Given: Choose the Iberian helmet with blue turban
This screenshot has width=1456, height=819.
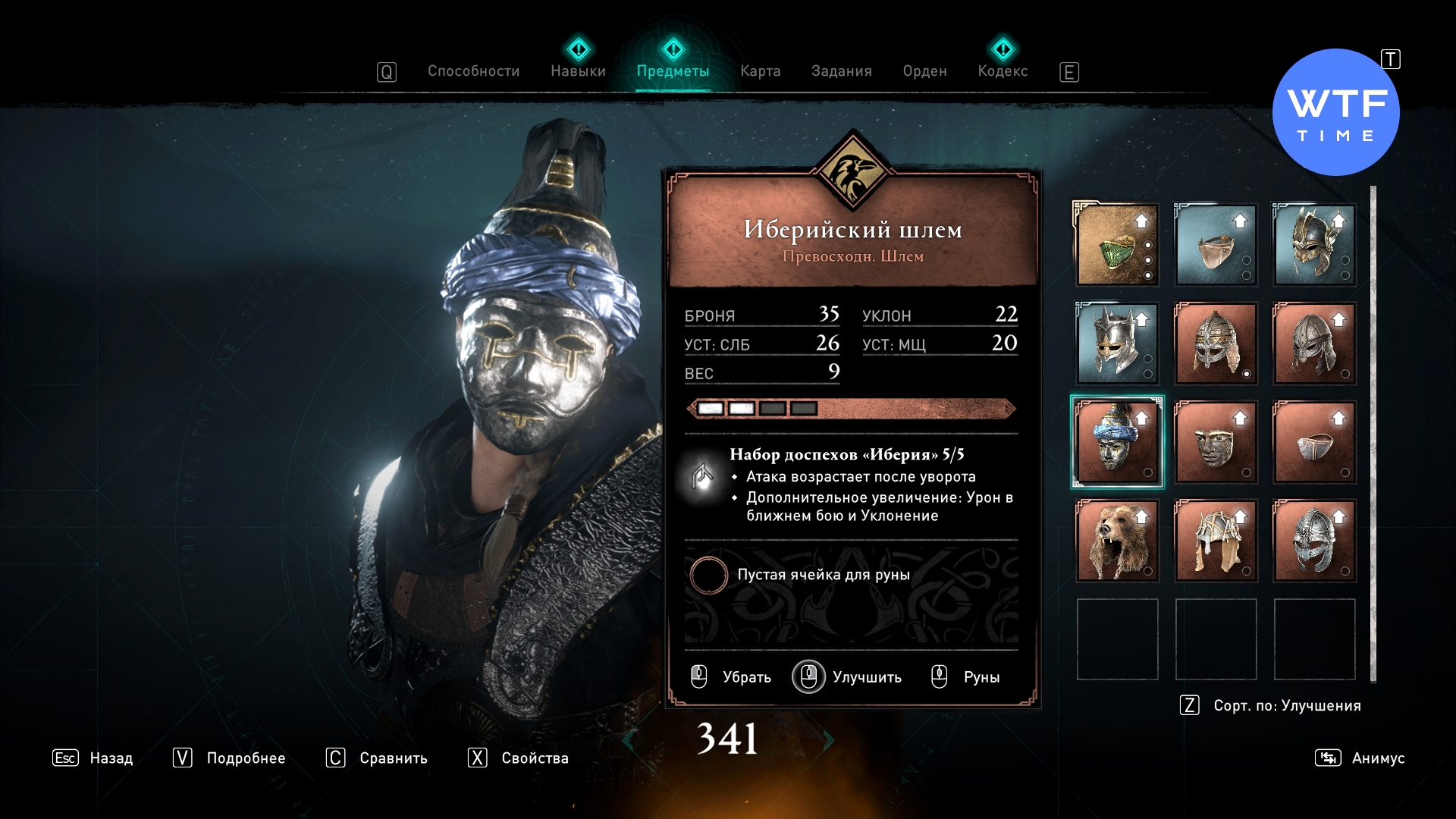Looking at the screenshot, I should click(1117, 442).
